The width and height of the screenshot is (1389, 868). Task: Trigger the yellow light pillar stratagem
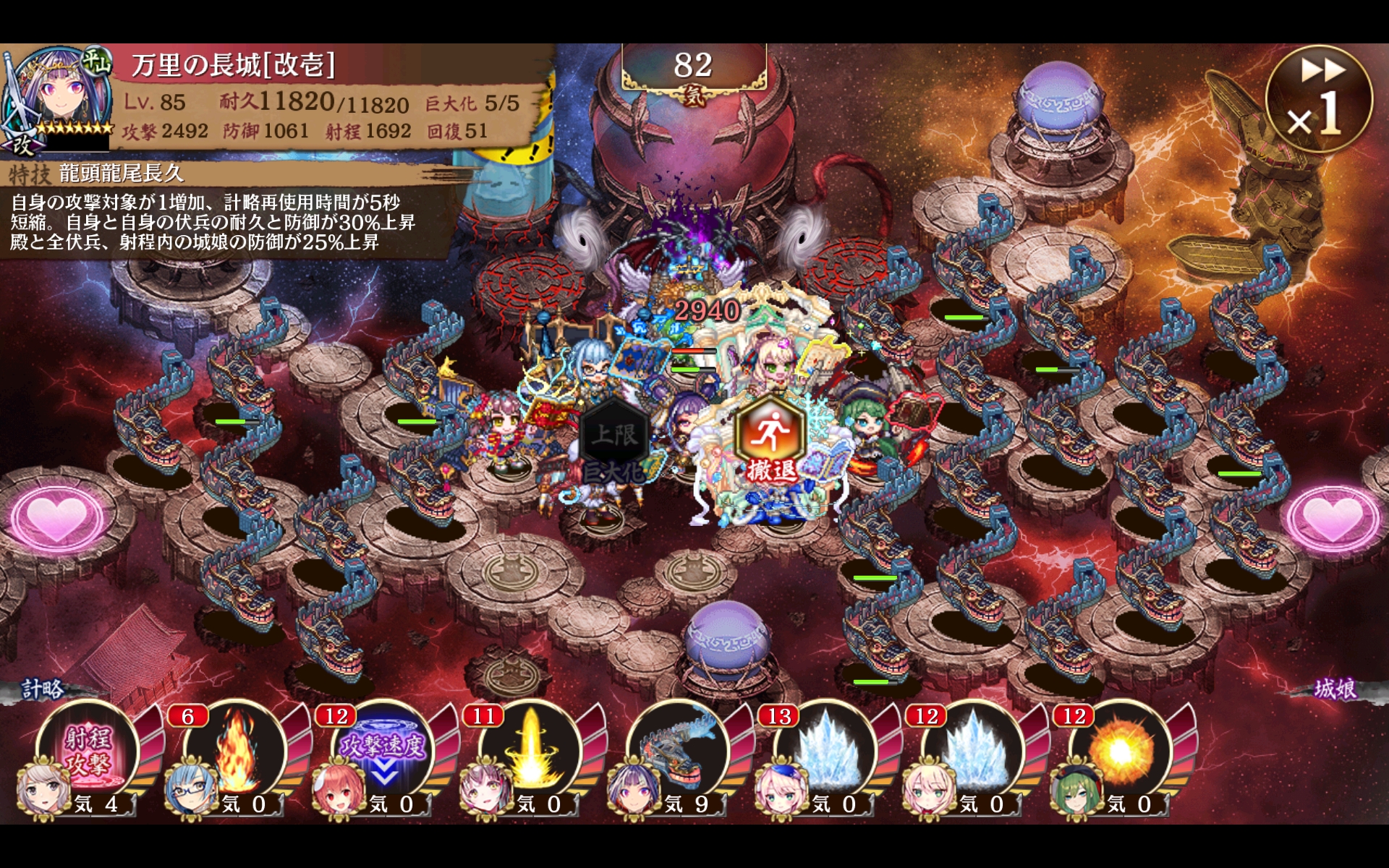click(531, 754)
